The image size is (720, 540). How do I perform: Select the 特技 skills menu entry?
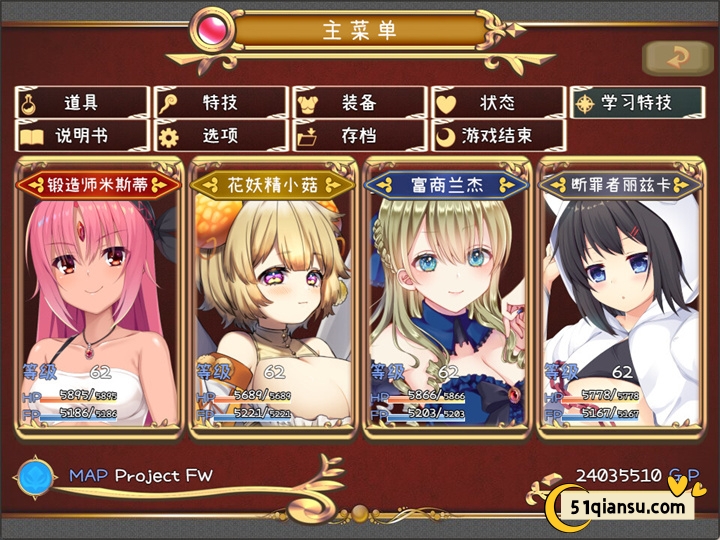[x=220, y=102]
